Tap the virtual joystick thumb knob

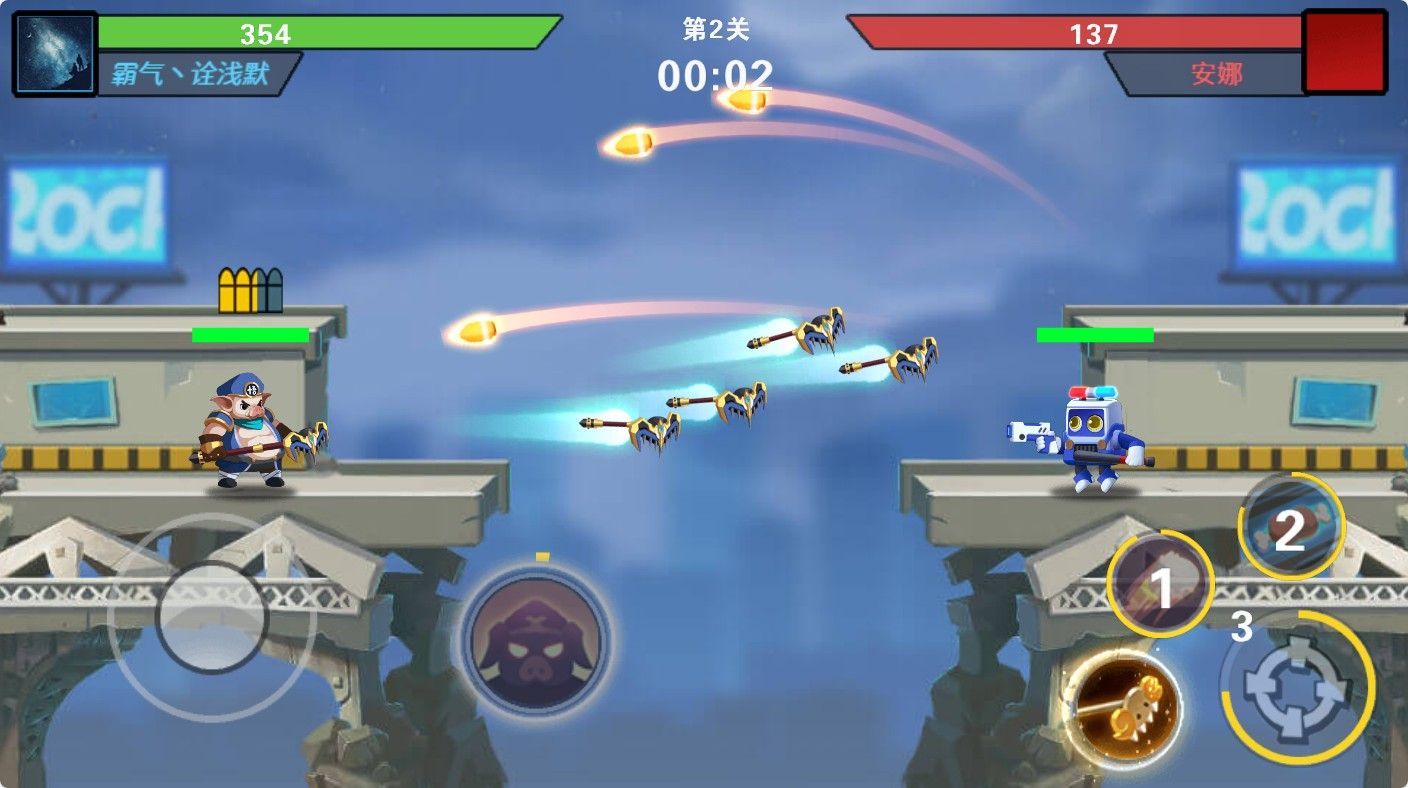(212, 617)
